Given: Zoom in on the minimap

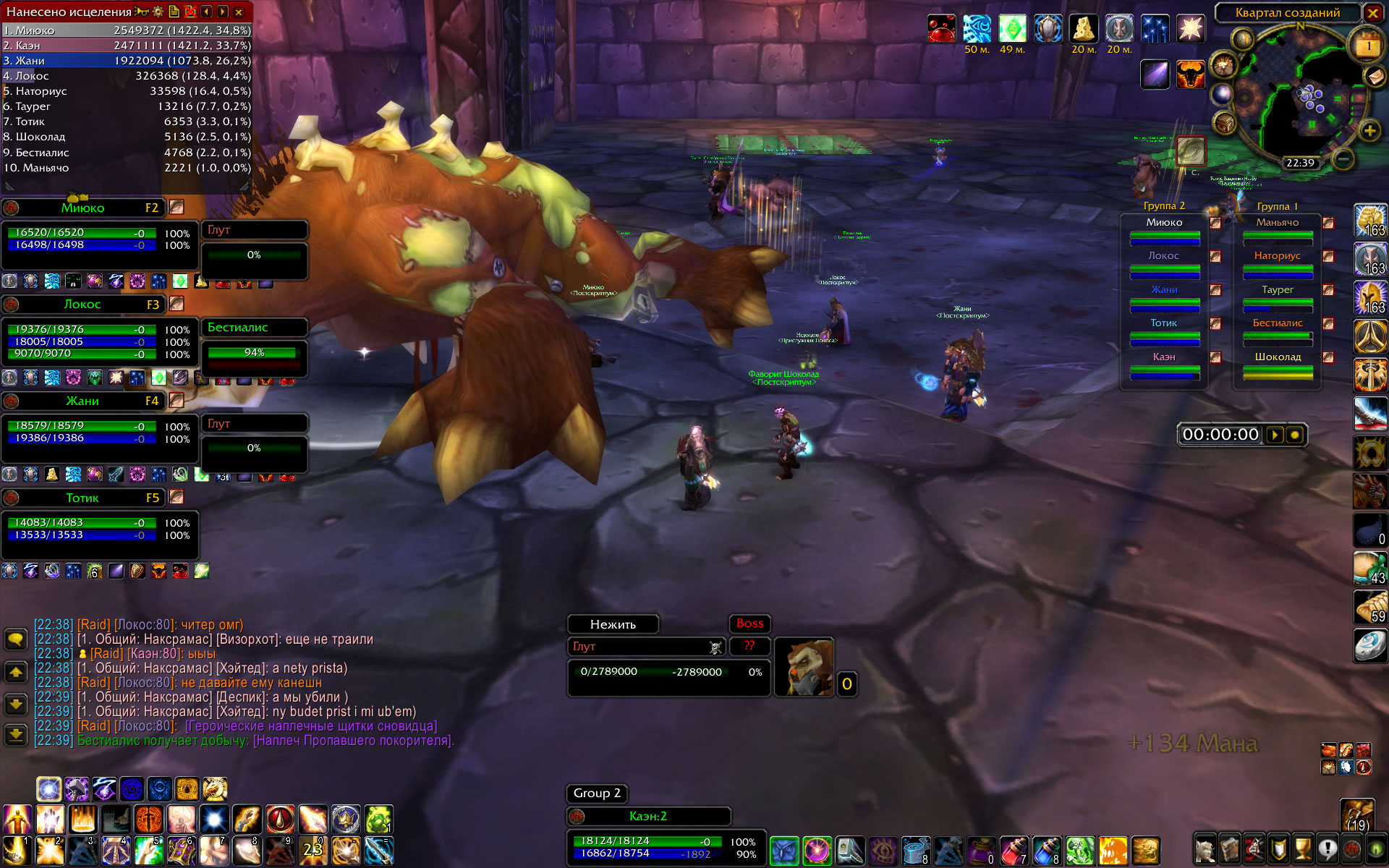Looking at the screenshot, I should (1369, 131).
